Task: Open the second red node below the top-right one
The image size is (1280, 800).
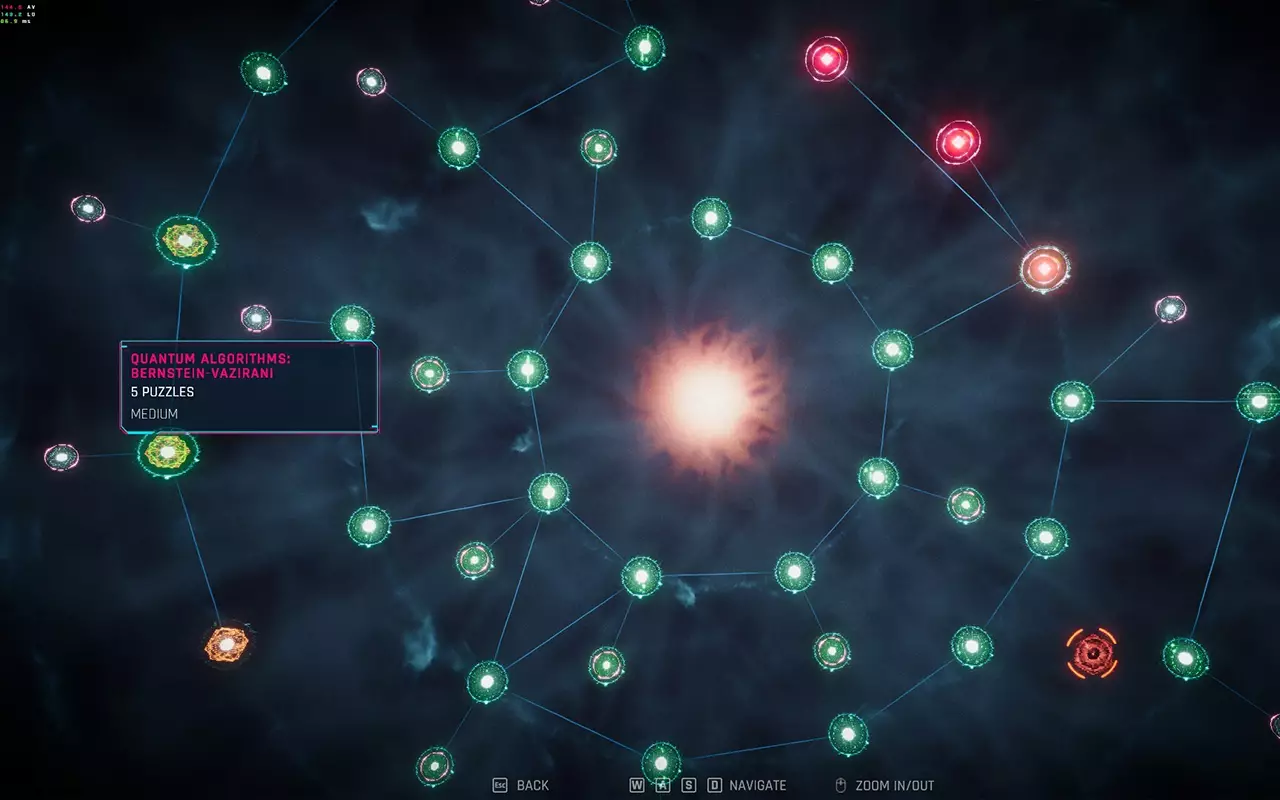Action: (x=958, y=142)
